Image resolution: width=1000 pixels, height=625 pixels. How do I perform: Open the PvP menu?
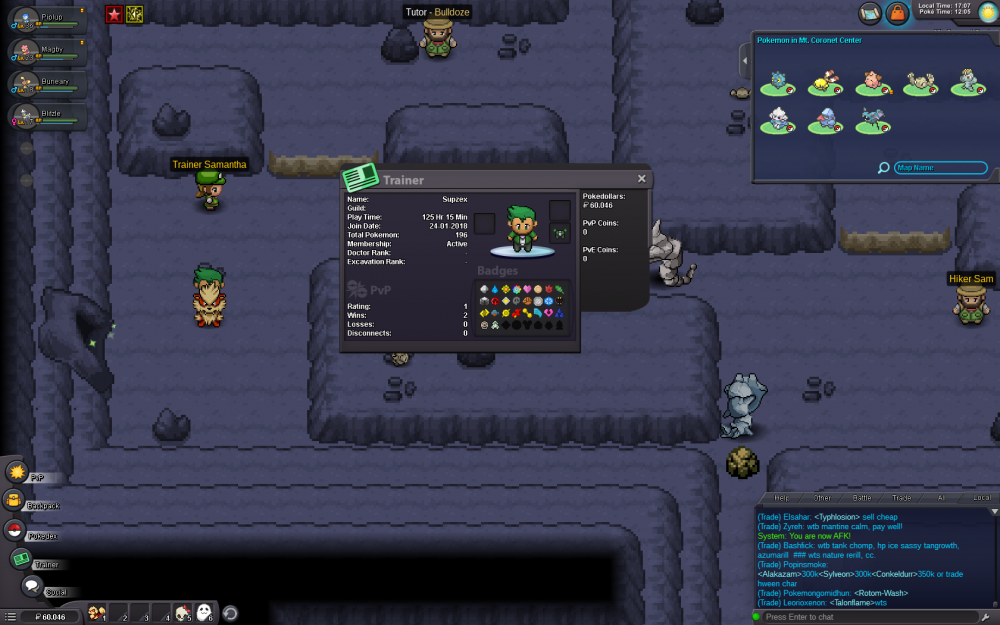tap(17, 472)
